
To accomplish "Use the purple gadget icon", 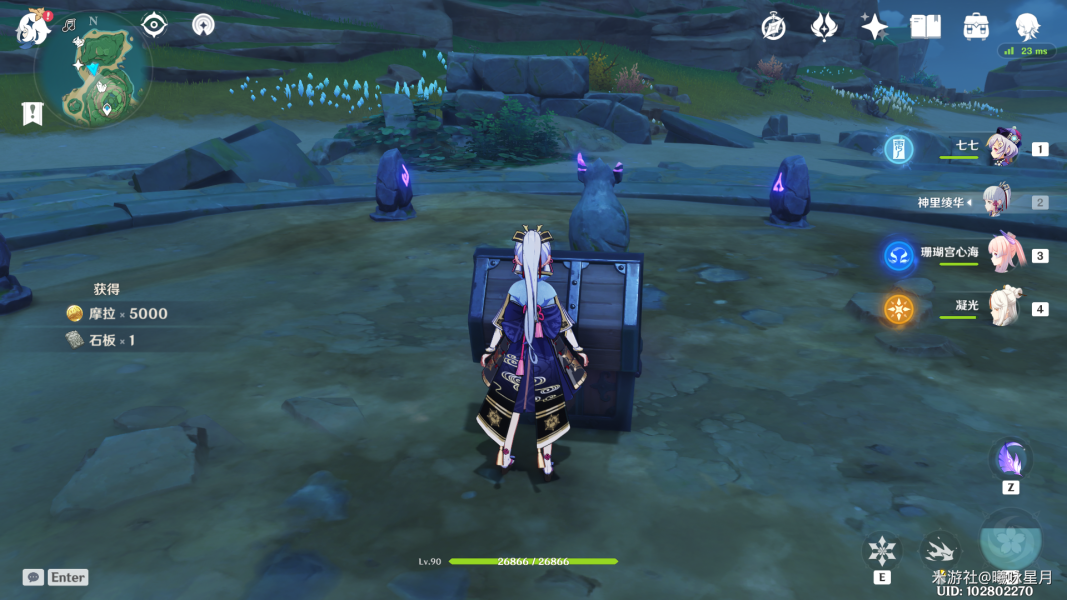I will click(x=1010, y=460).
